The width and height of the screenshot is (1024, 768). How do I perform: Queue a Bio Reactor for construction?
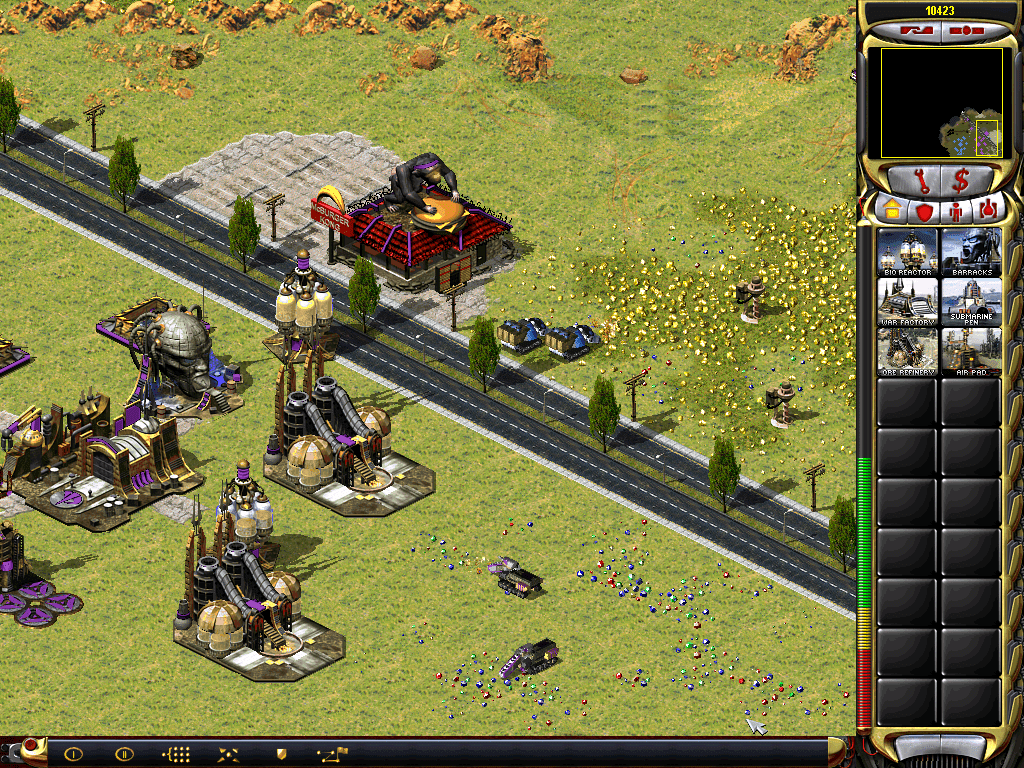pyautogui.click(x=907, y=251)
